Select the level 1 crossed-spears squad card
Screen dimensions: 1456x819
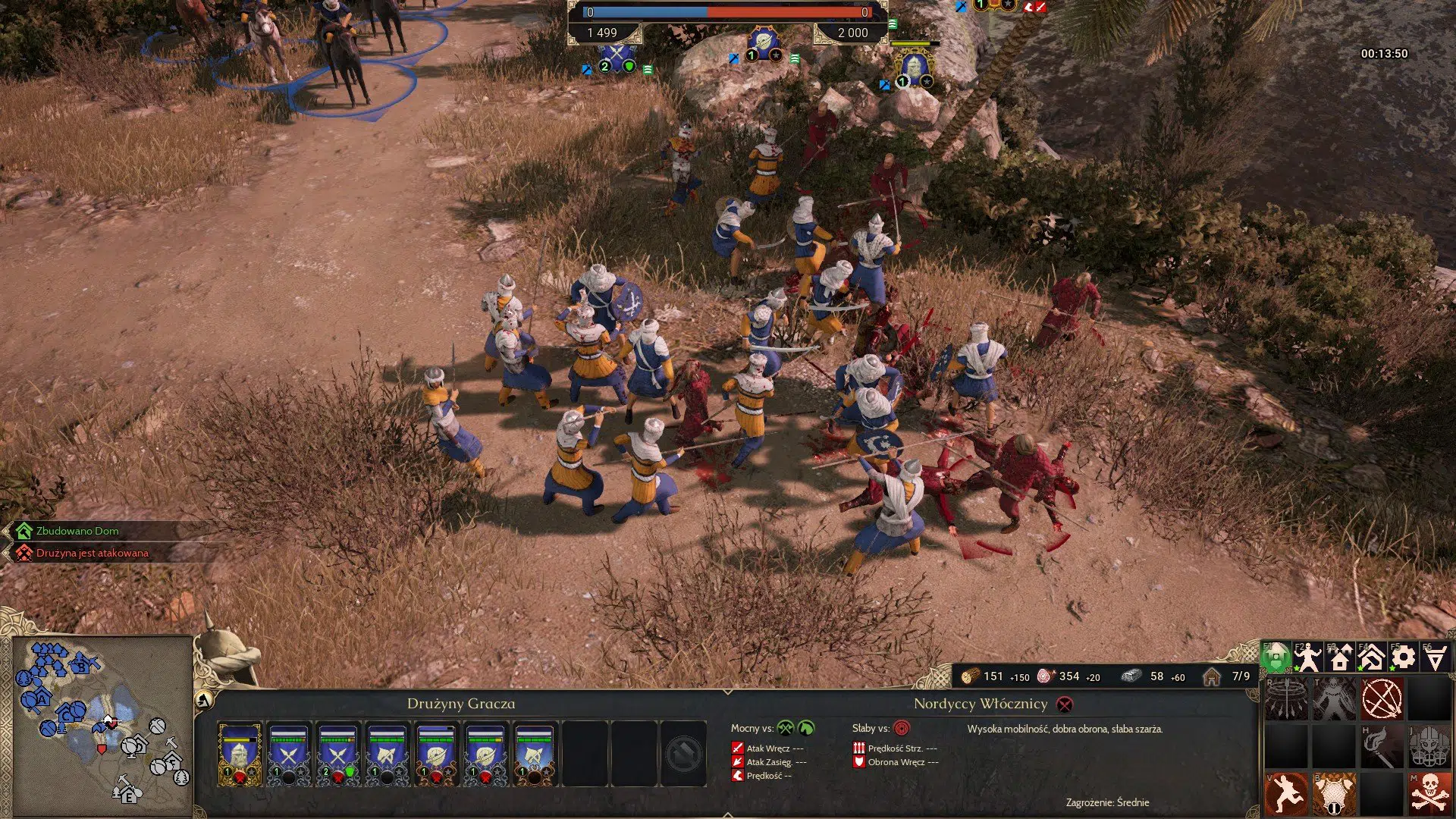point(288,754)
